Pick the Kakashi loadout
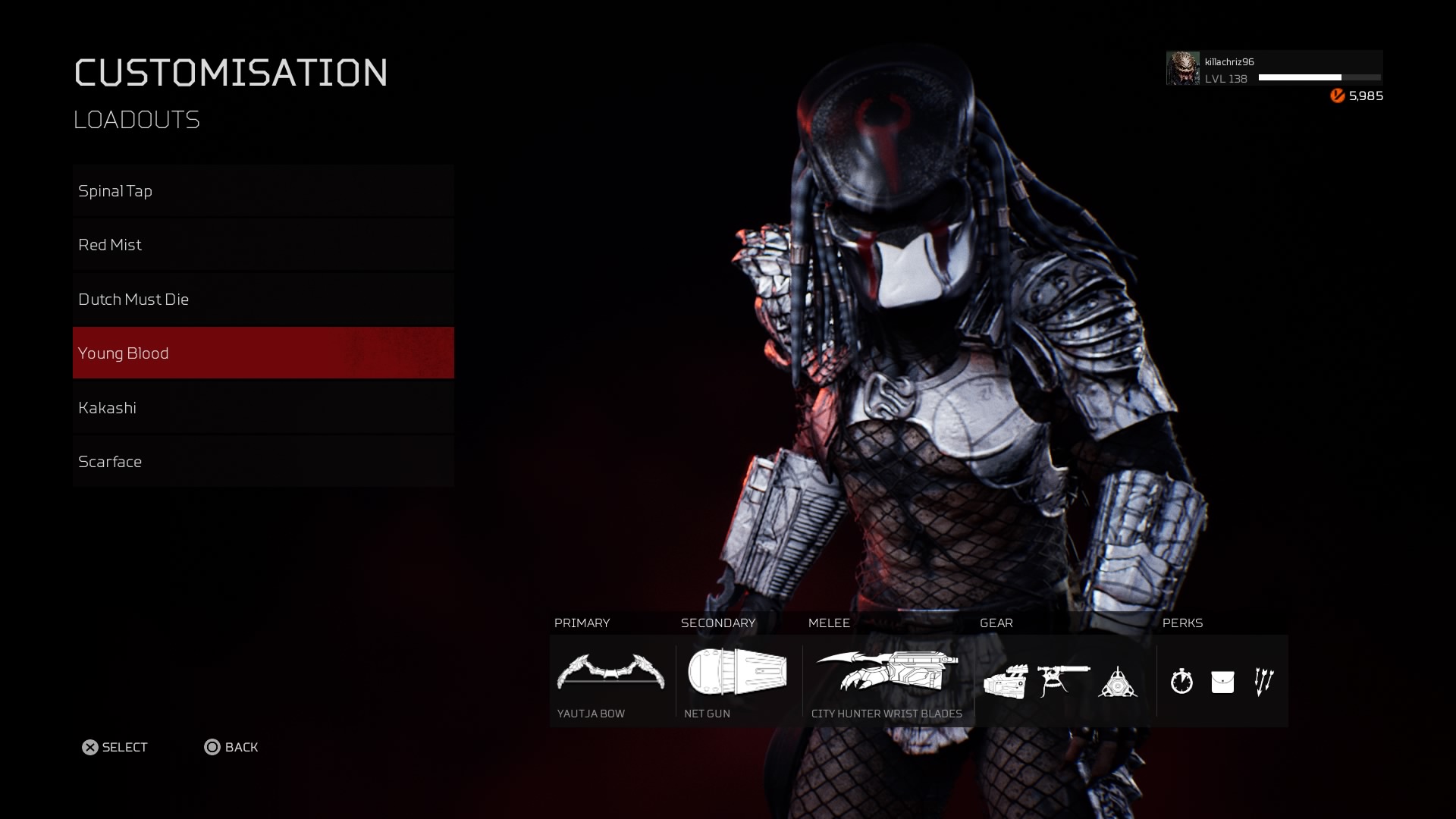The height and width of the screenshot is (819, 1456). (263, 408)
